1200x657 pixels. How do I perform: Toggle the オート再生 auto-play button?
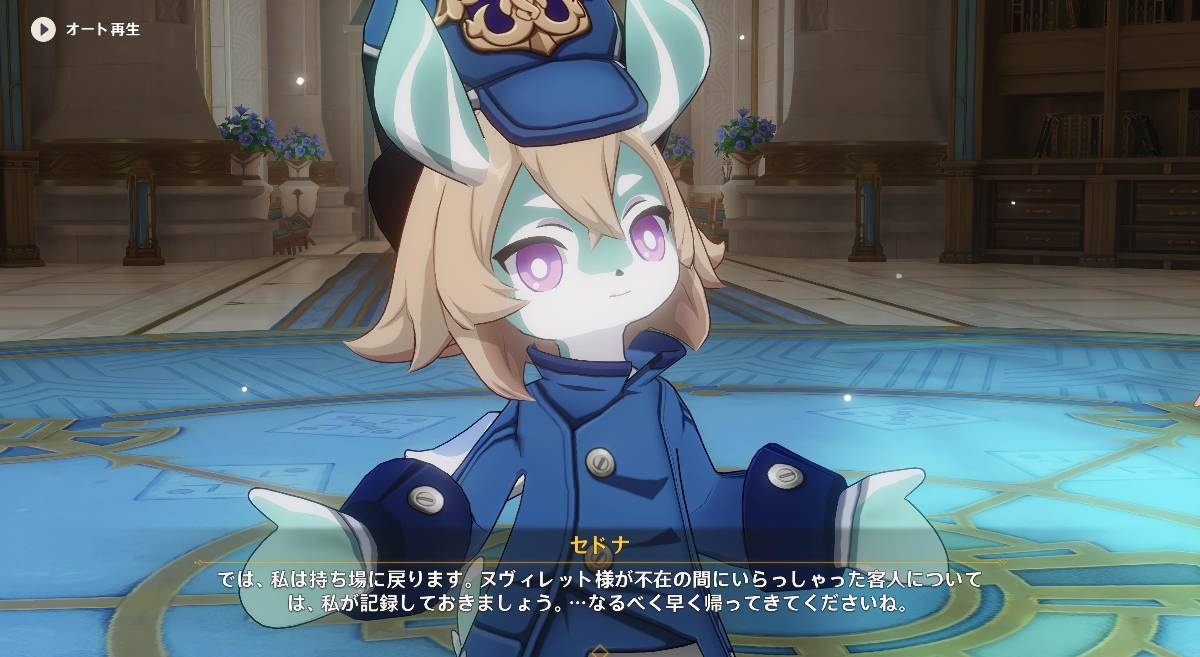43,29
